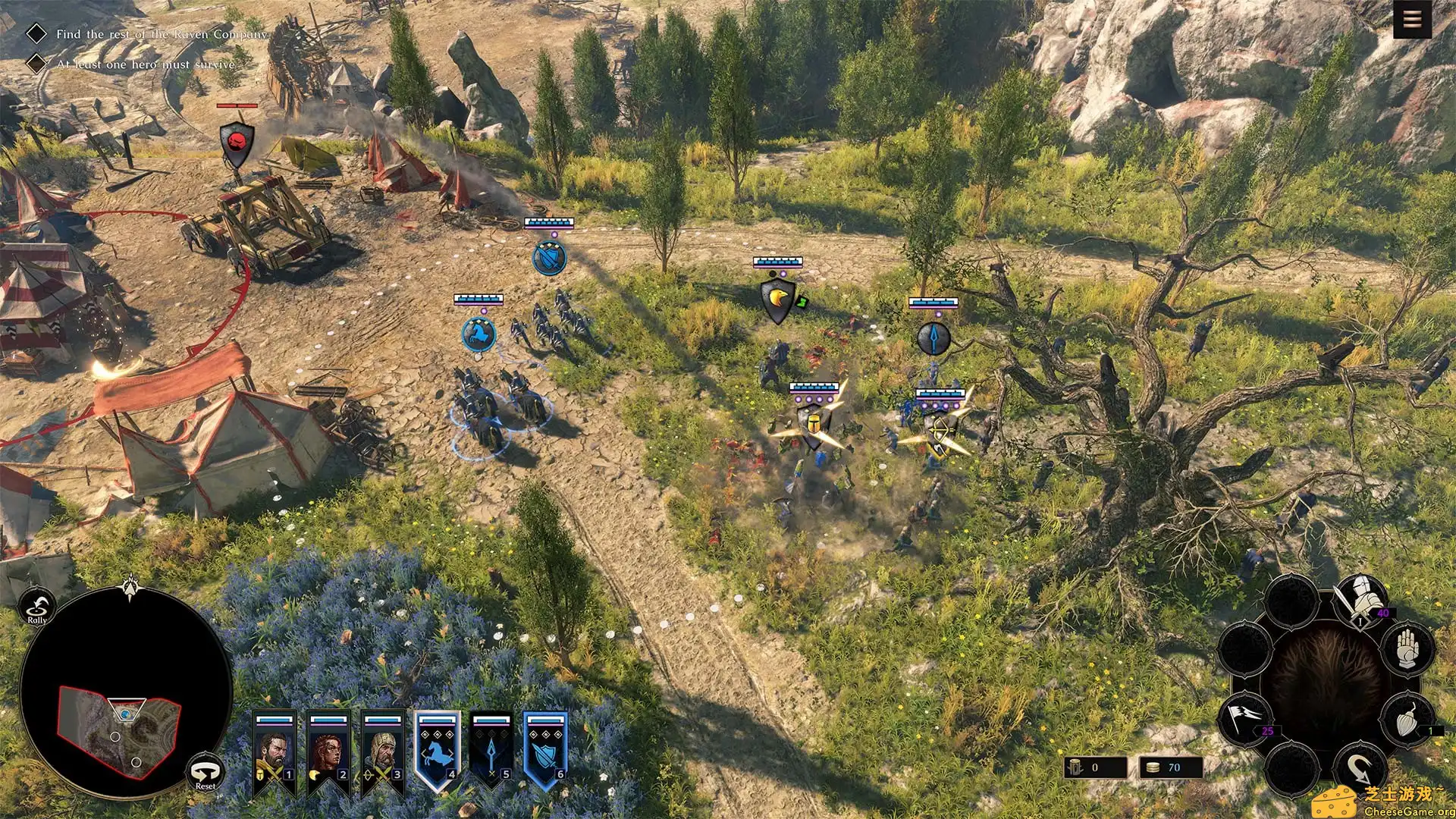Click the health bar above the helmeted knight unit
1456x819 pixels.
[x=813, y=387]
